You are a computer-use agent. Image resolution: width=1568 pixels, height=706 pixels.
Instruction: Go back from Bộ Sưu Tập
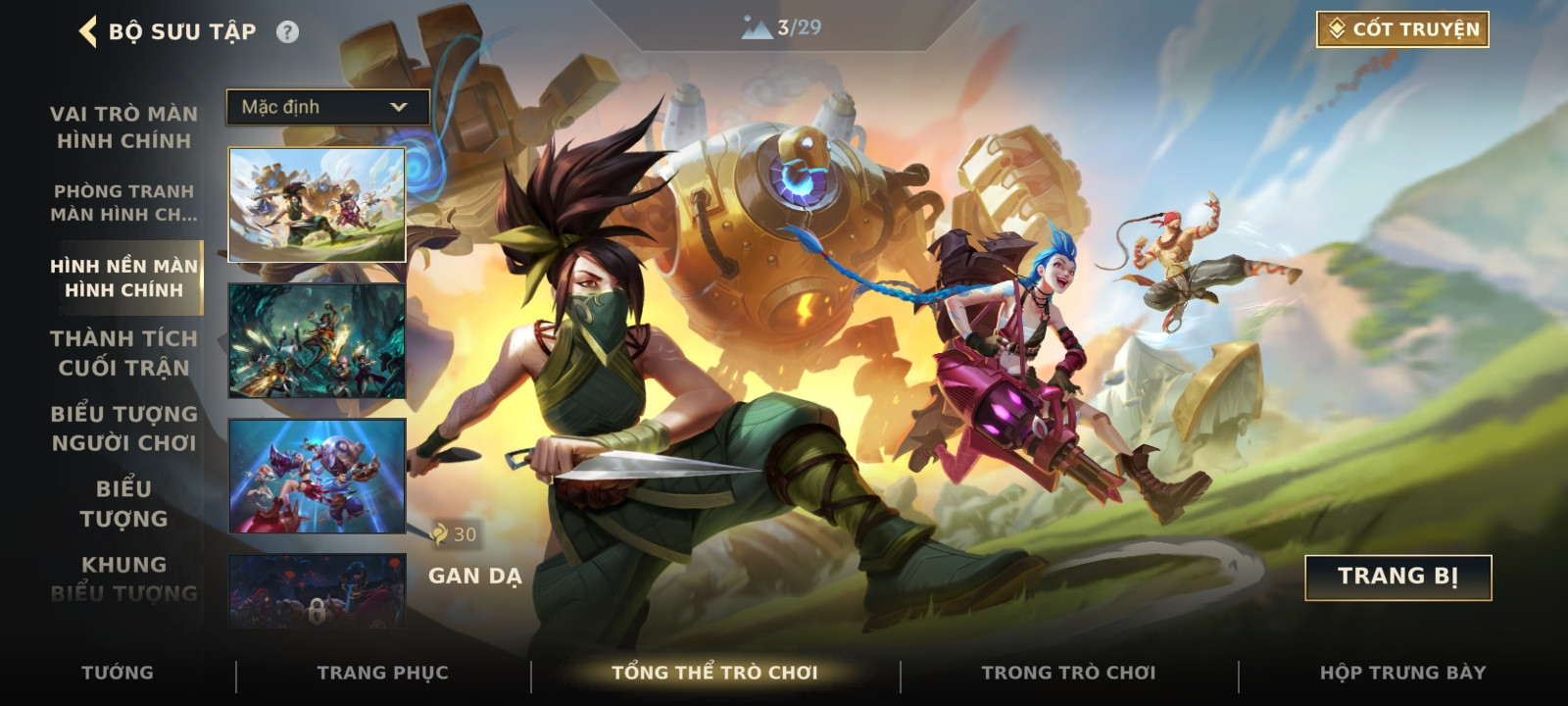(89, 31)
